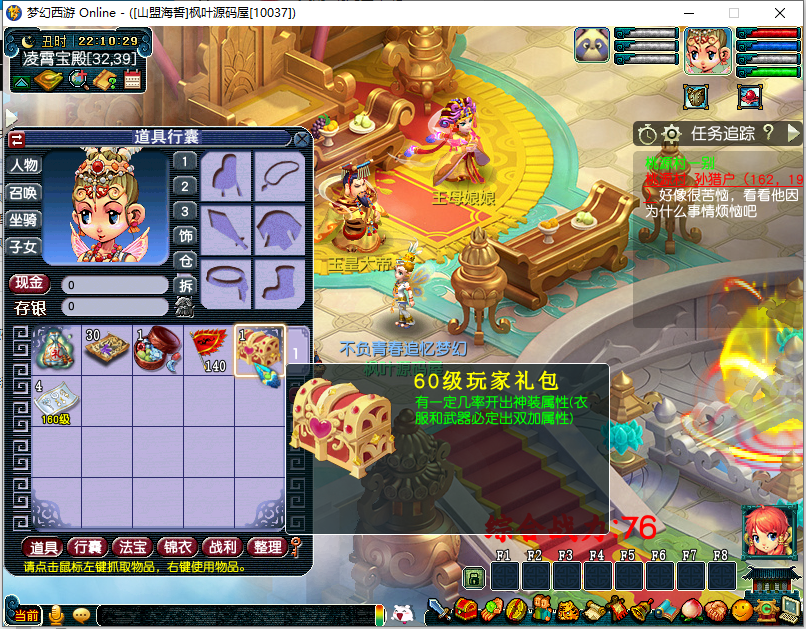This screenshot has width=806, height=629.
Task: Open the 法宝 treasure tab
Action: (132, 547)
